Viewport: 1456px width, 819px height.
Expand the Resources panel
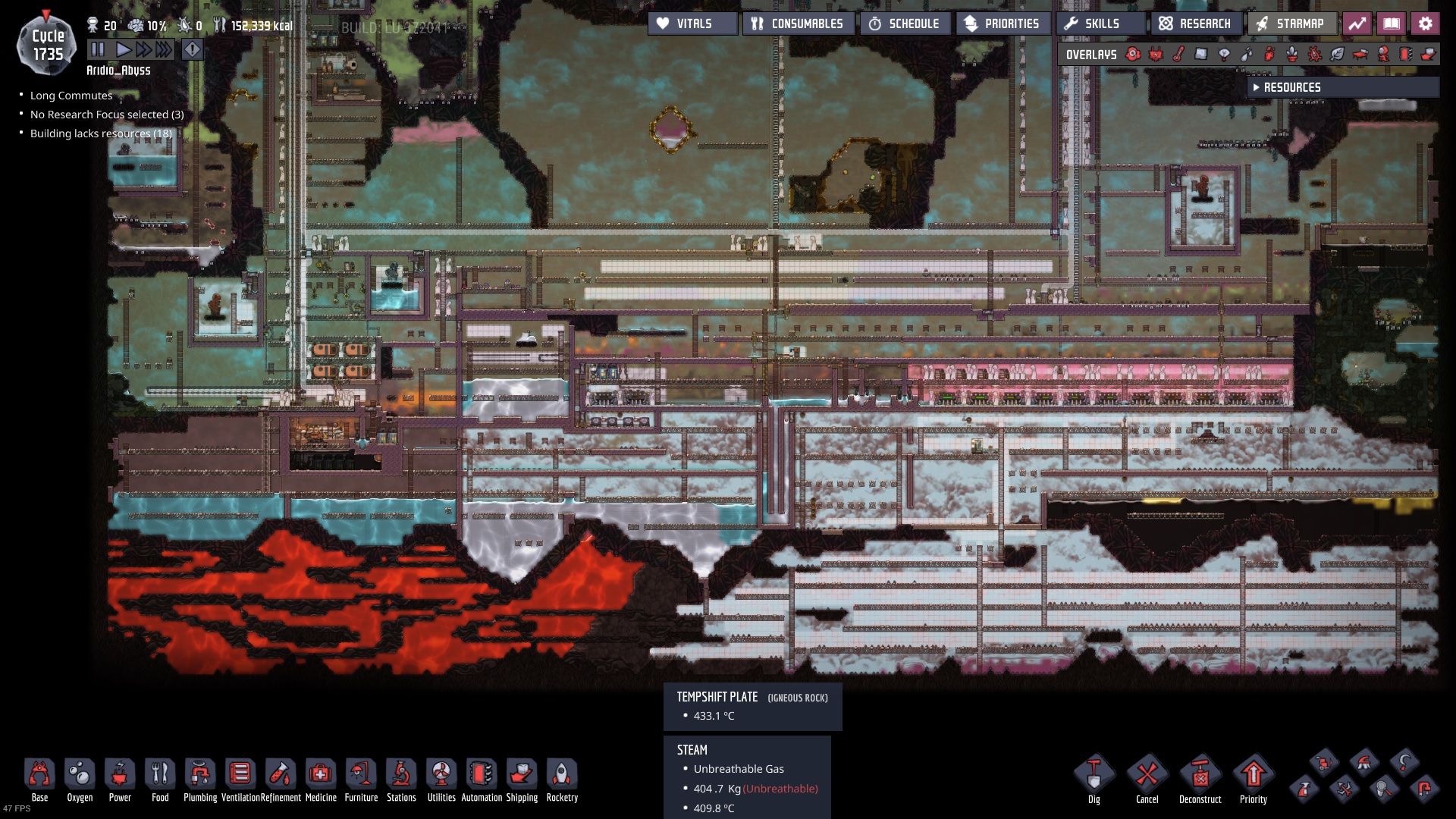(x=1342, y=87)
